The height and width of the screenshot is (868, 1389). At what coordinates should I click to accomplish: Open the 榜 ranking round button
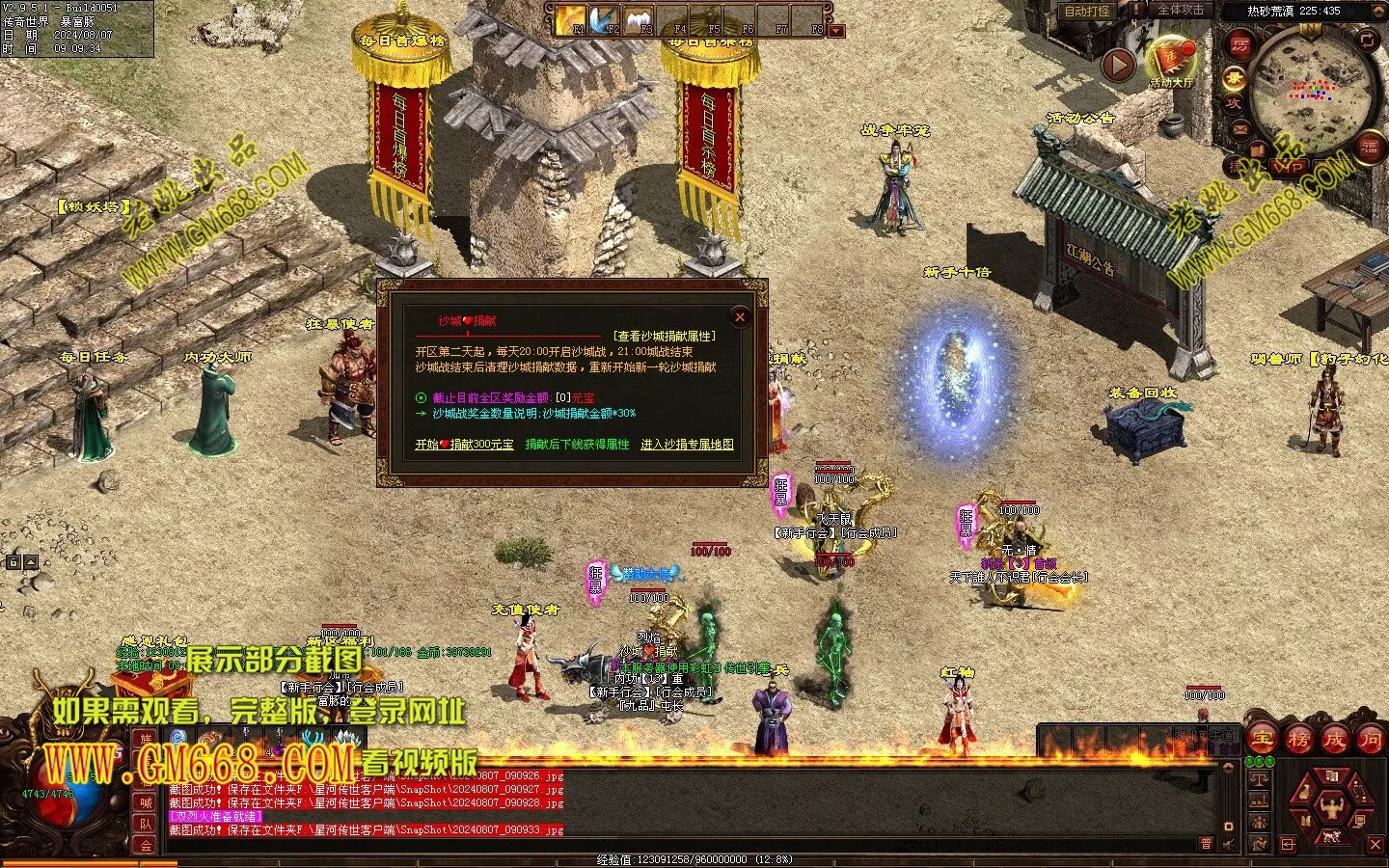coord(1299,740)
